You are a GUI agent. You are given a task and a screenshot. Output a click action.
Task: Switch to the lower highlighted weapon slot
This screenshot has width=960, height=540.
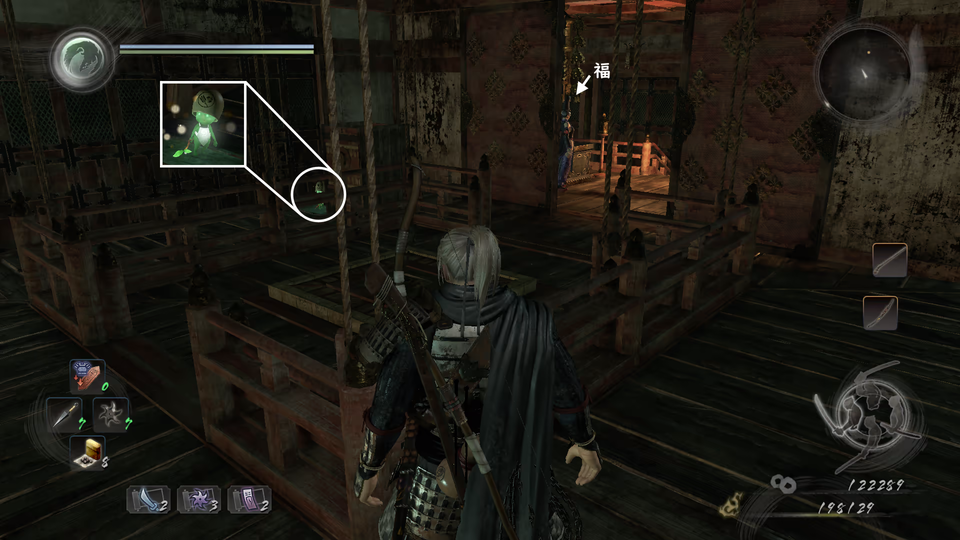click(880, 313)
